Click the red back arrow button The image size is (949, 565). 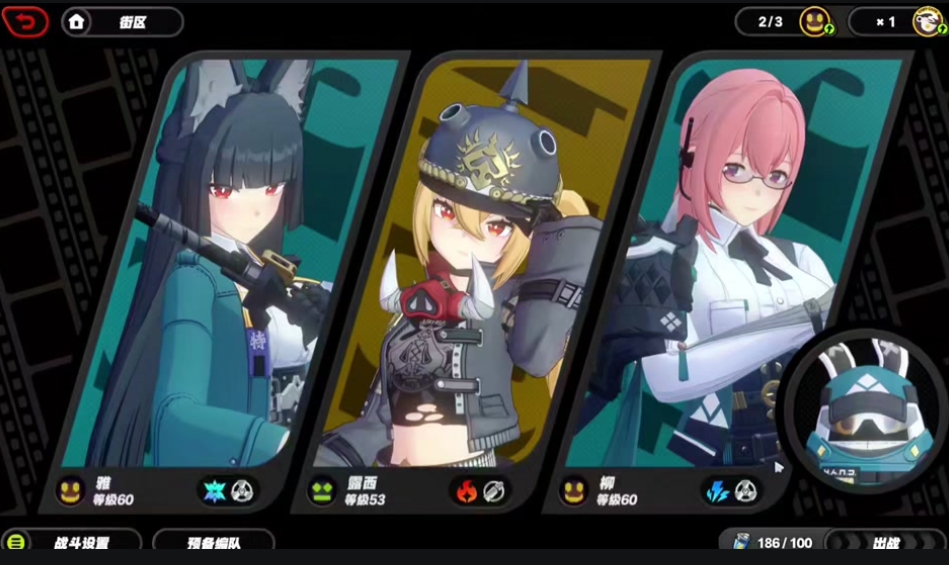tap(26, 21)
